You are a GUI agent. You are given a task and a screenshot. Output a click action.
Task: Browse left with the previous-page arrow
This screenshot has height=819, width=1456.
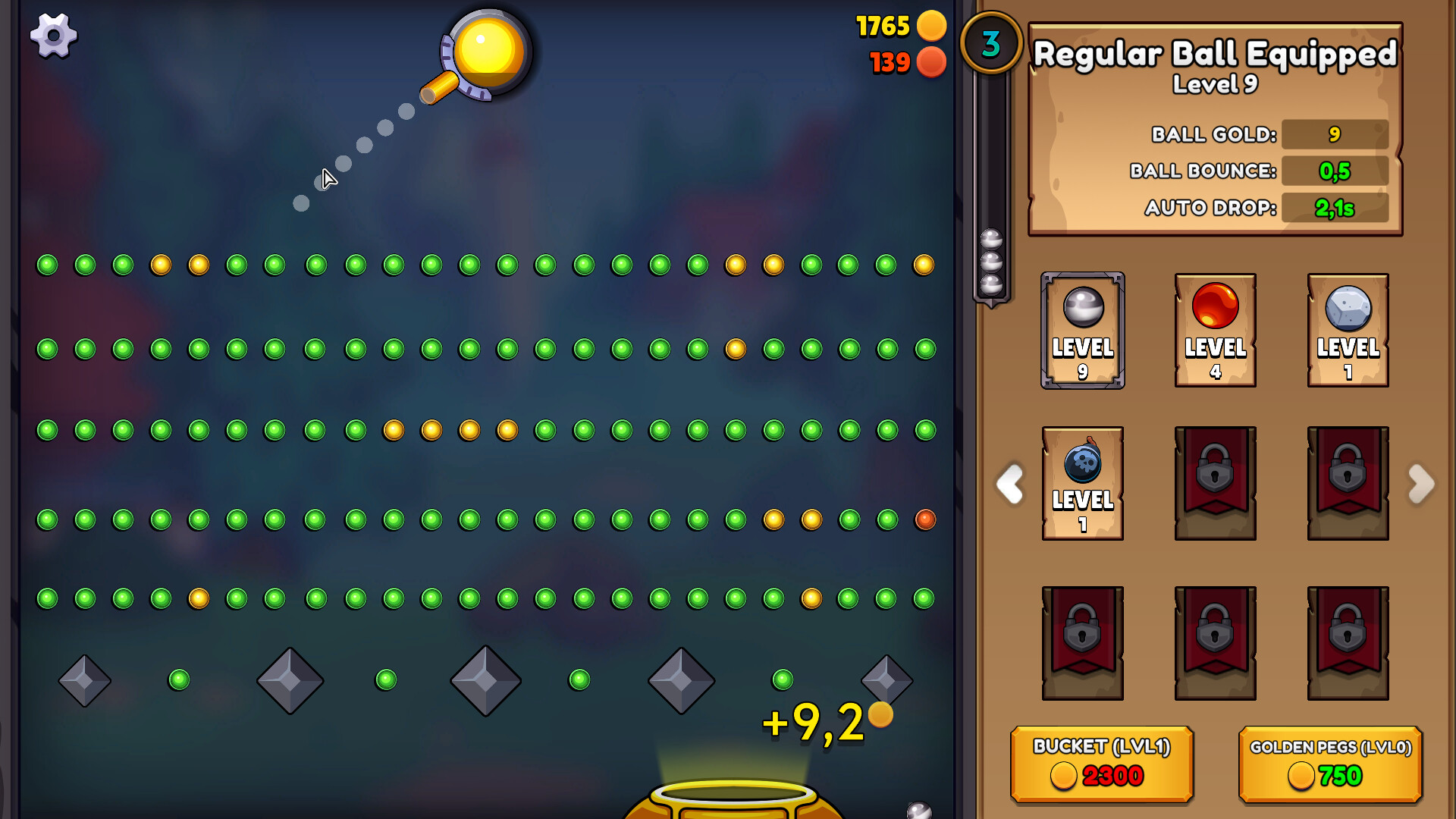tap(1009, 485)
